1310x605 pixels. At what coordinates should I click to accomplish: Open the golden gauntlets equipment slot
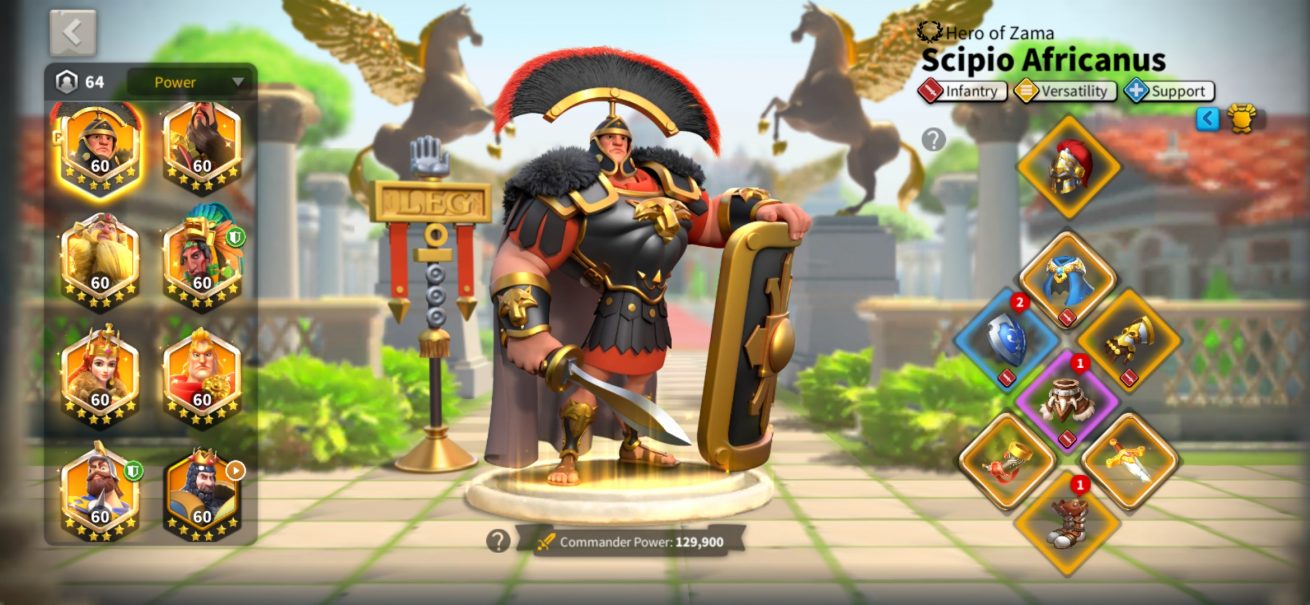[x=1129, y=338]
